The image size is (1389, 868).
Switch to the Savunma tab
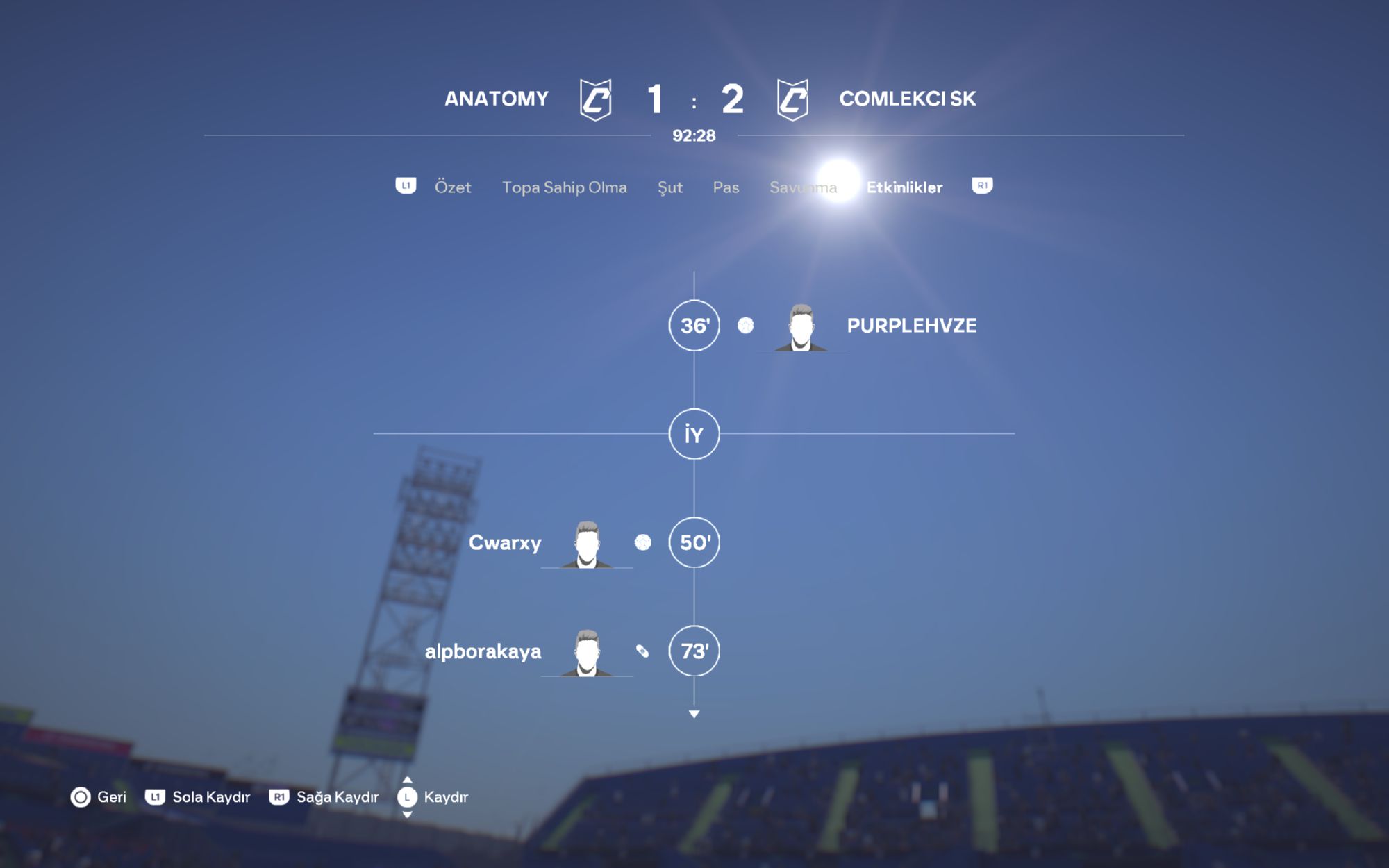[803, 187]
